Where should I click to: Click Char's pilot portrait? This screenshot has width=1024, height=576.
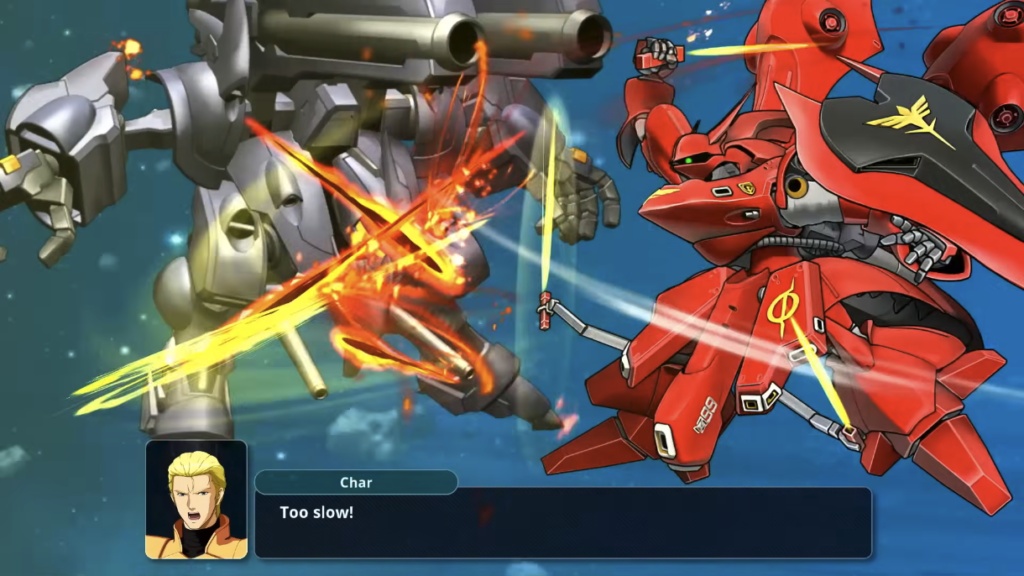[x=196, y=499]
